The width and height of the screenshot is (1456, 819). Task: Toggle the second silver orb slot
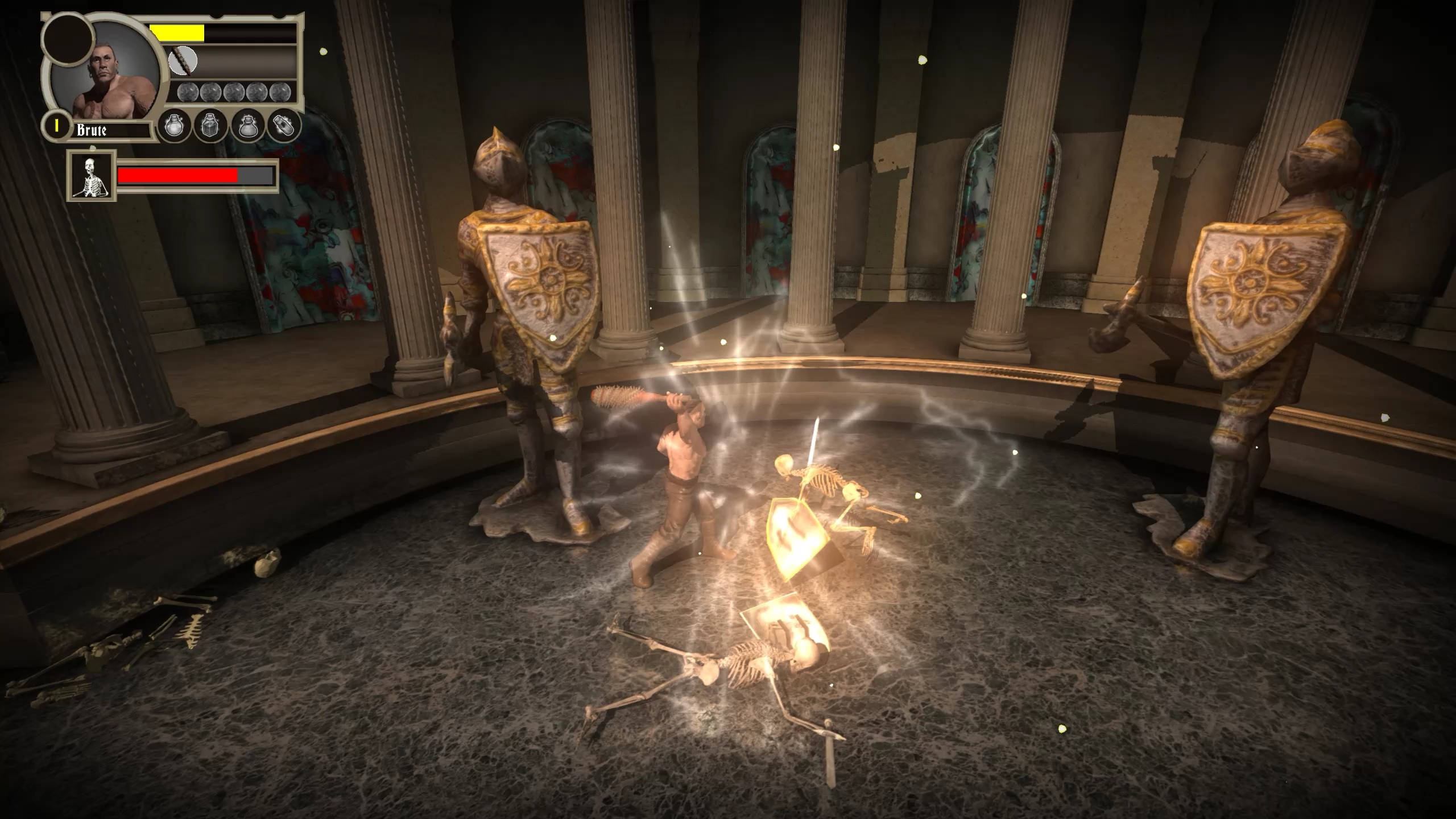[211, 92]
